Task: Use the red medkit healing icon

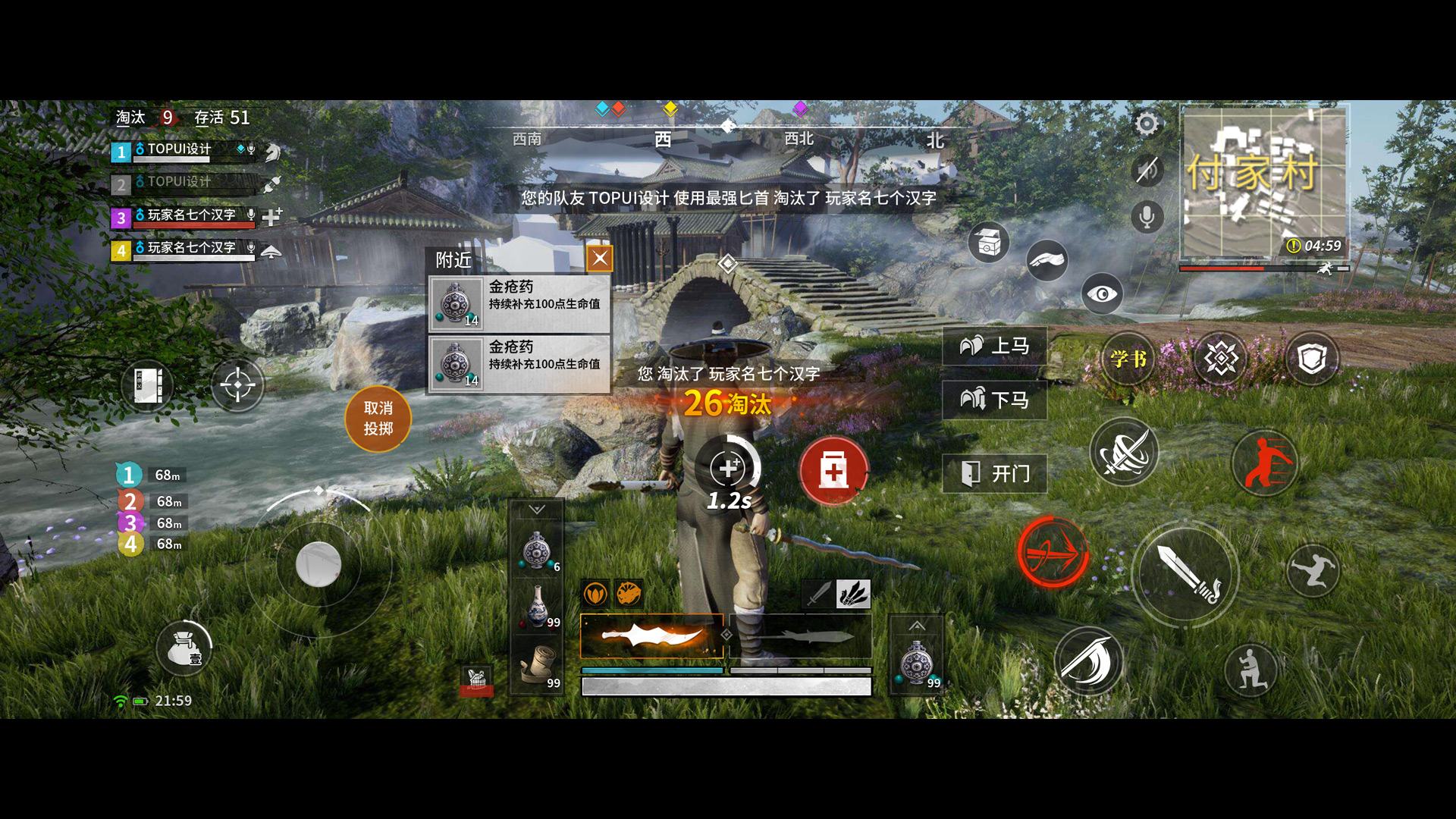Action: (834, 470)
